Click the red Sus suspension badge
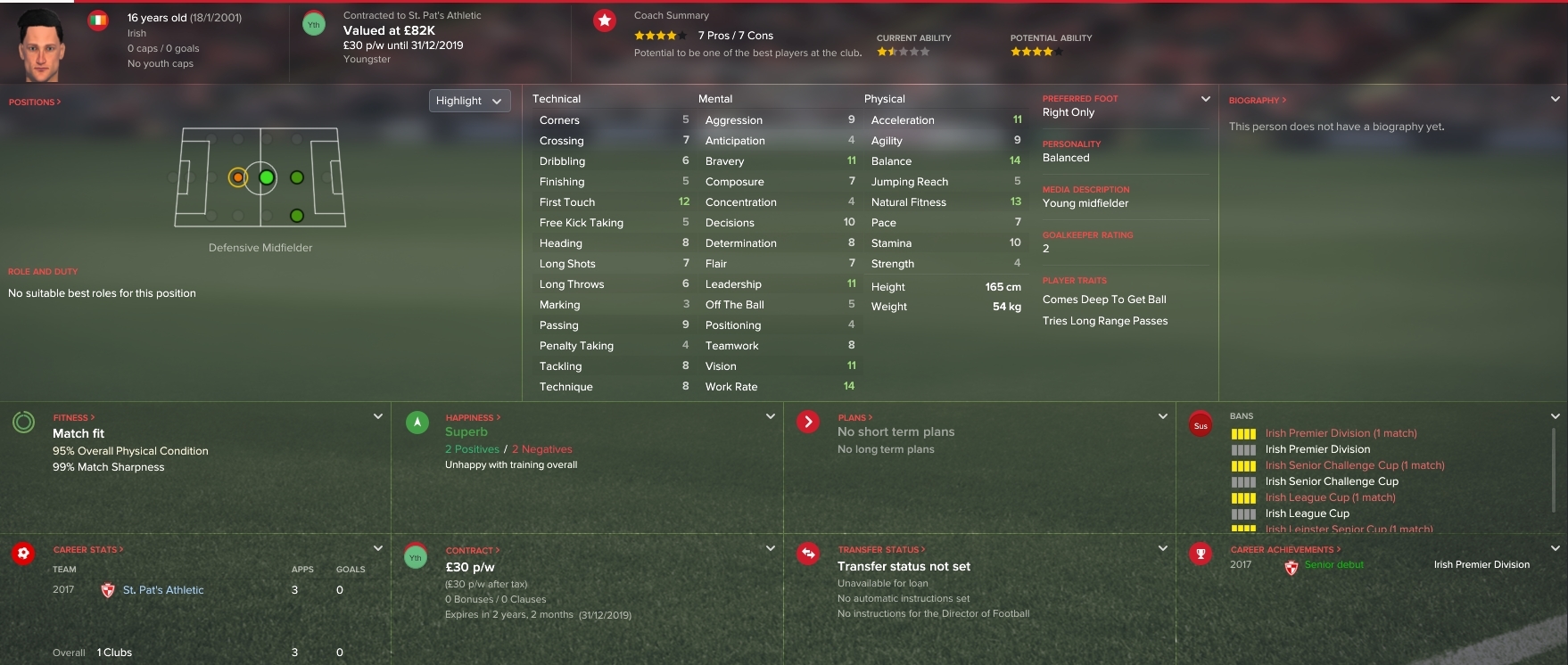Viewport: 1568px width, 665px height. (1201, 424)
